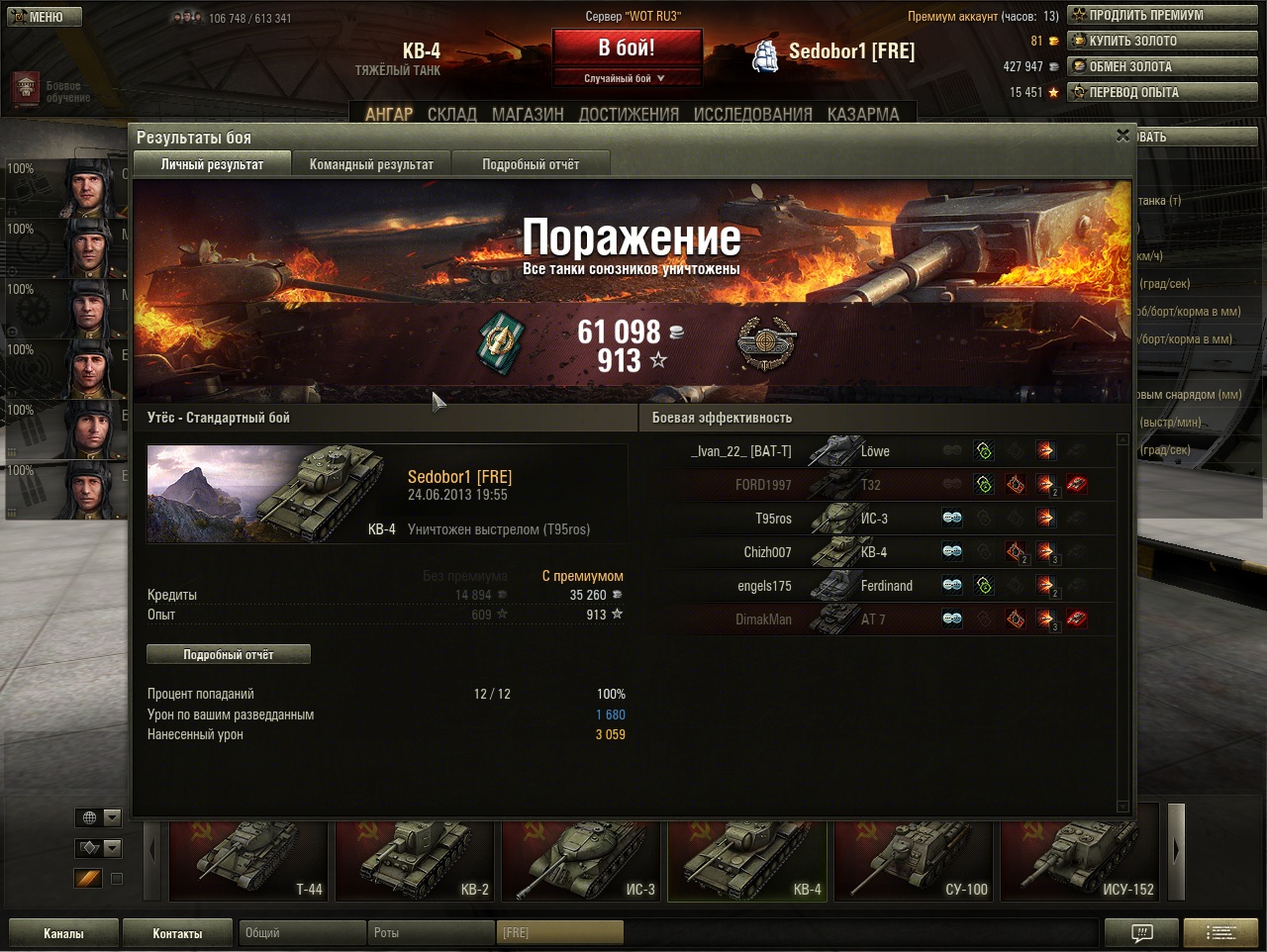The image size is (1267, 952).
Task: Close the battle results window
Action: [1122, 136]
